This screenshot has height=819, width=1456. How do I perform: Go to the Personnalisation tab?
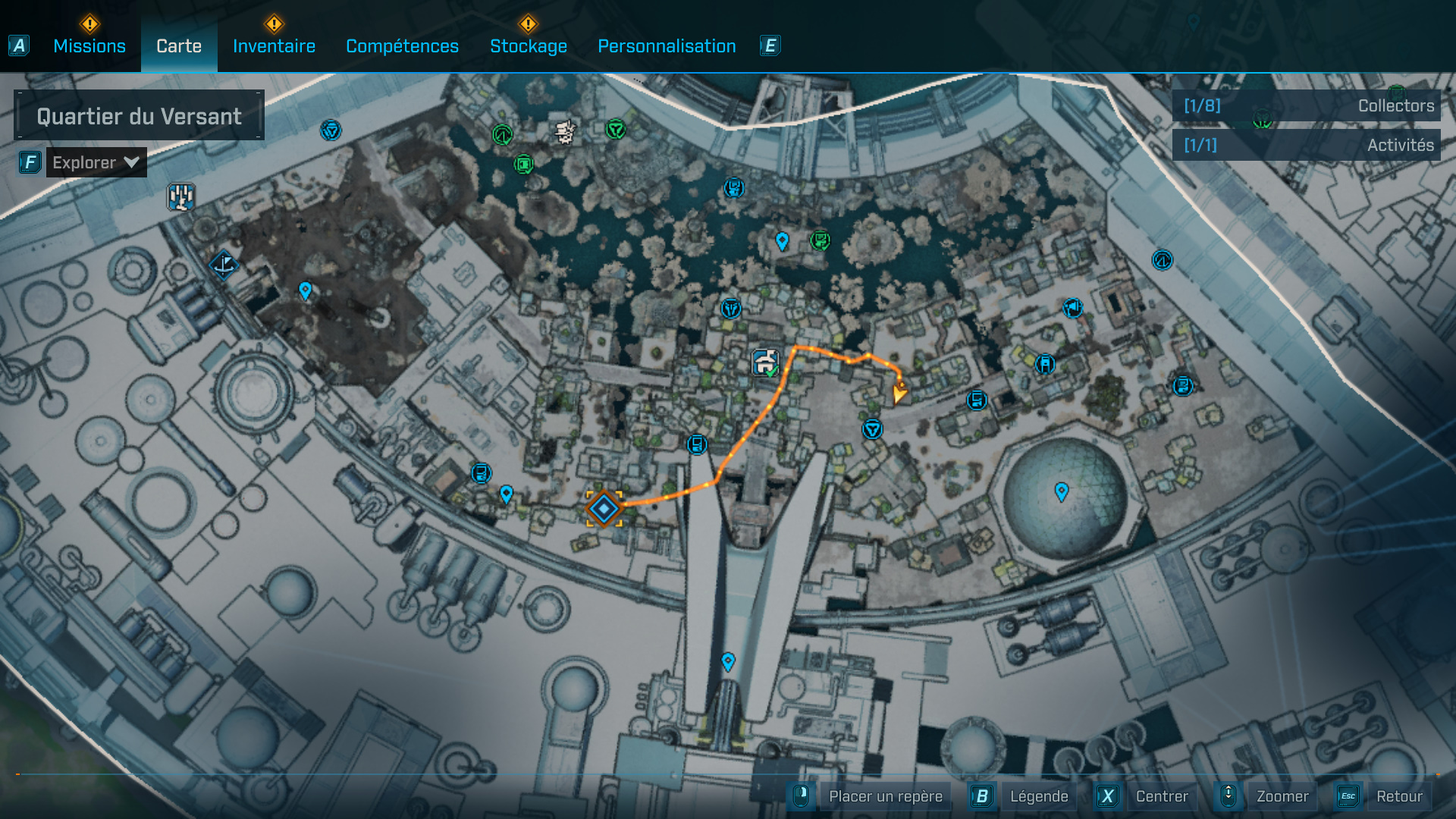click(x=667, y=45)
